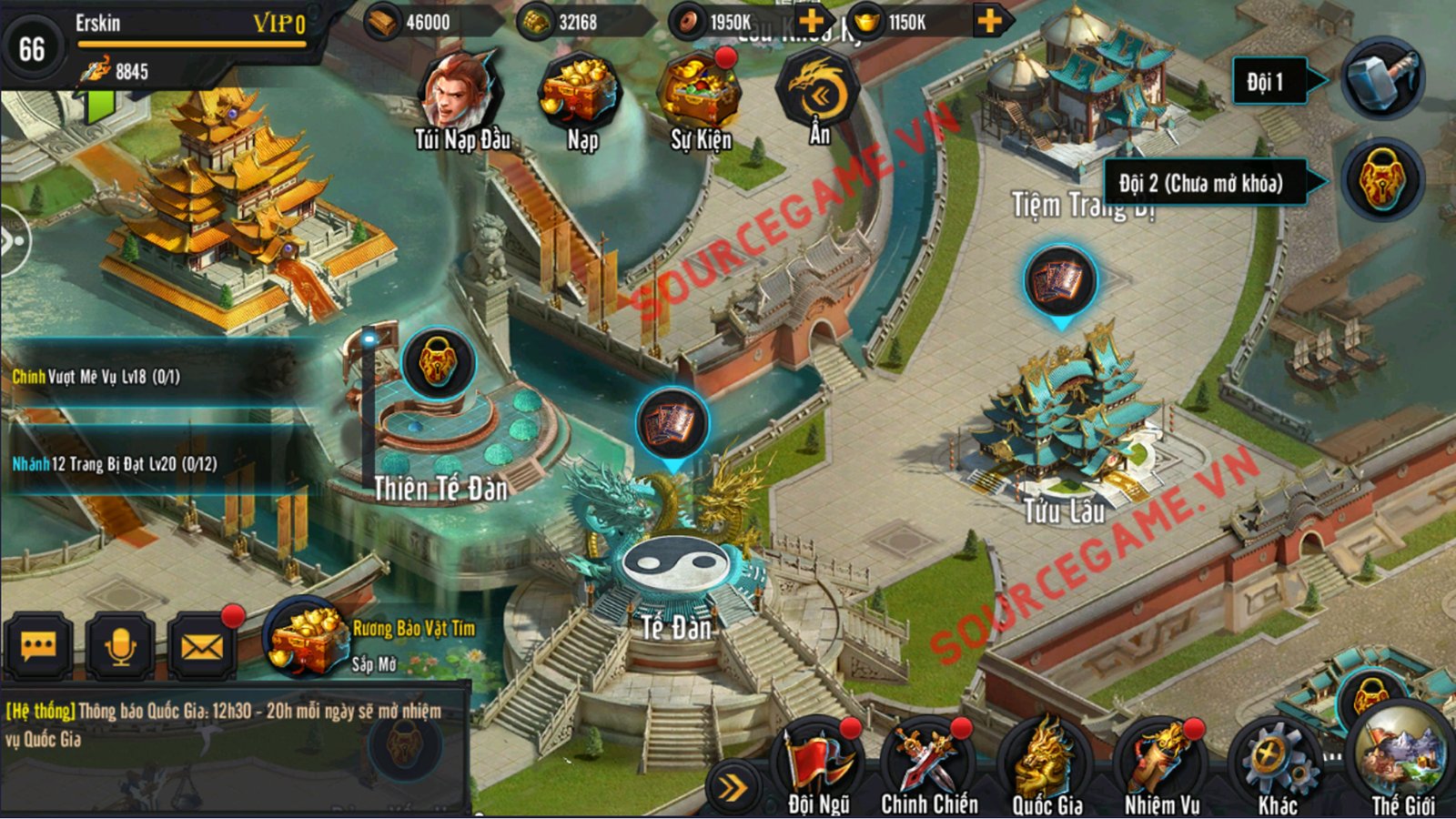The image size is (1456, 819).
Task: Open the Chinh Chiến campaign menu
Action: coord(928,767)
